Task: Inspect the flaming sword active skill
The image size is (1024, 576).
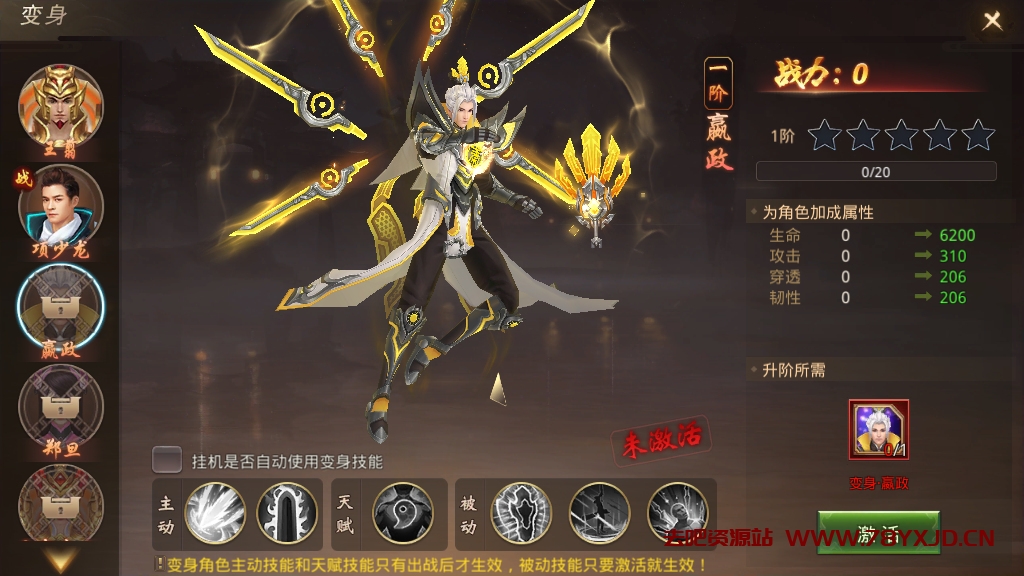Action: 286,512
